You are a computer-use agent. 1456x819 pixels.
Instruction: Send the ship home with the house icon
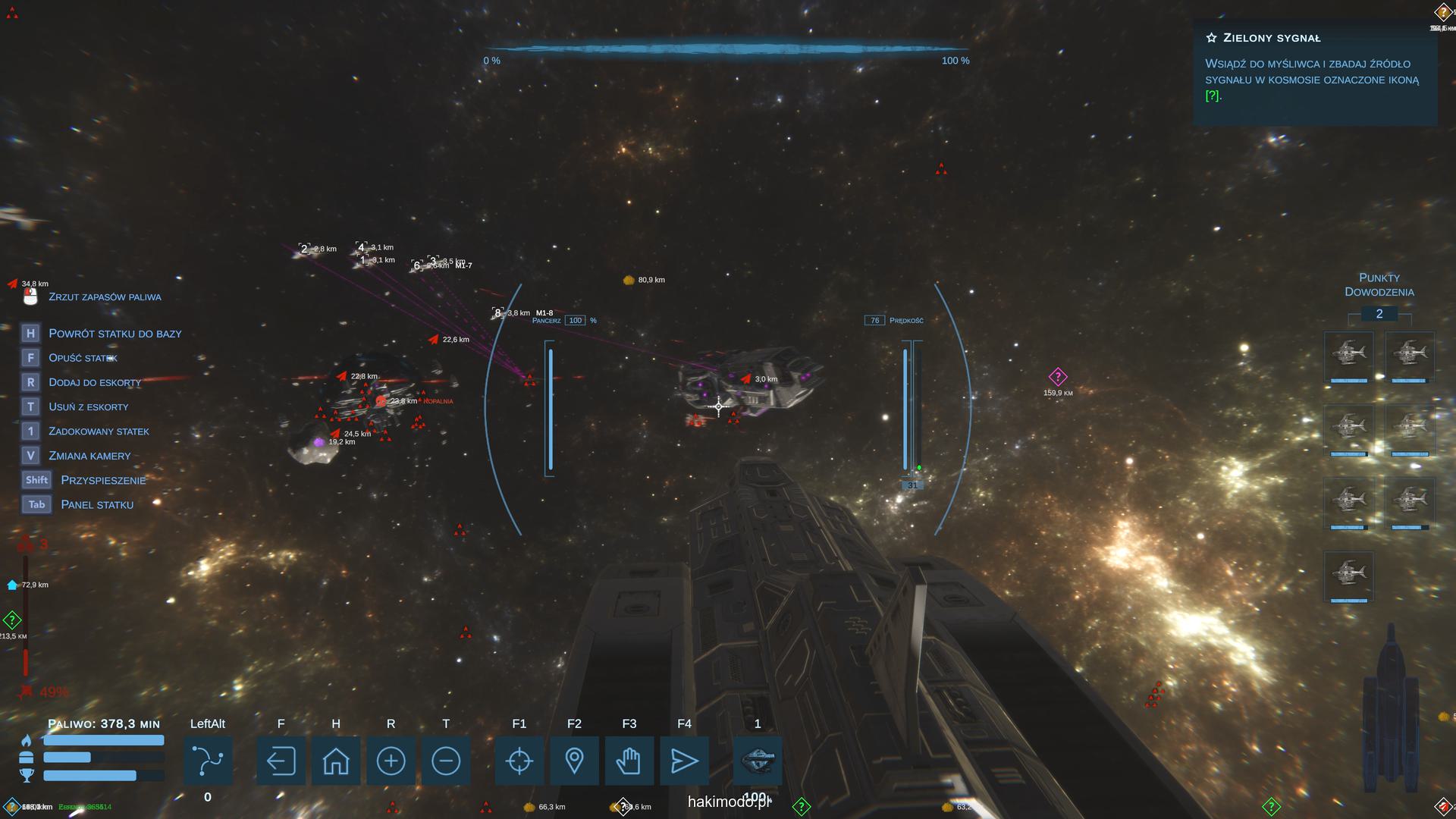pyautogui.click(x=336, y=761)
